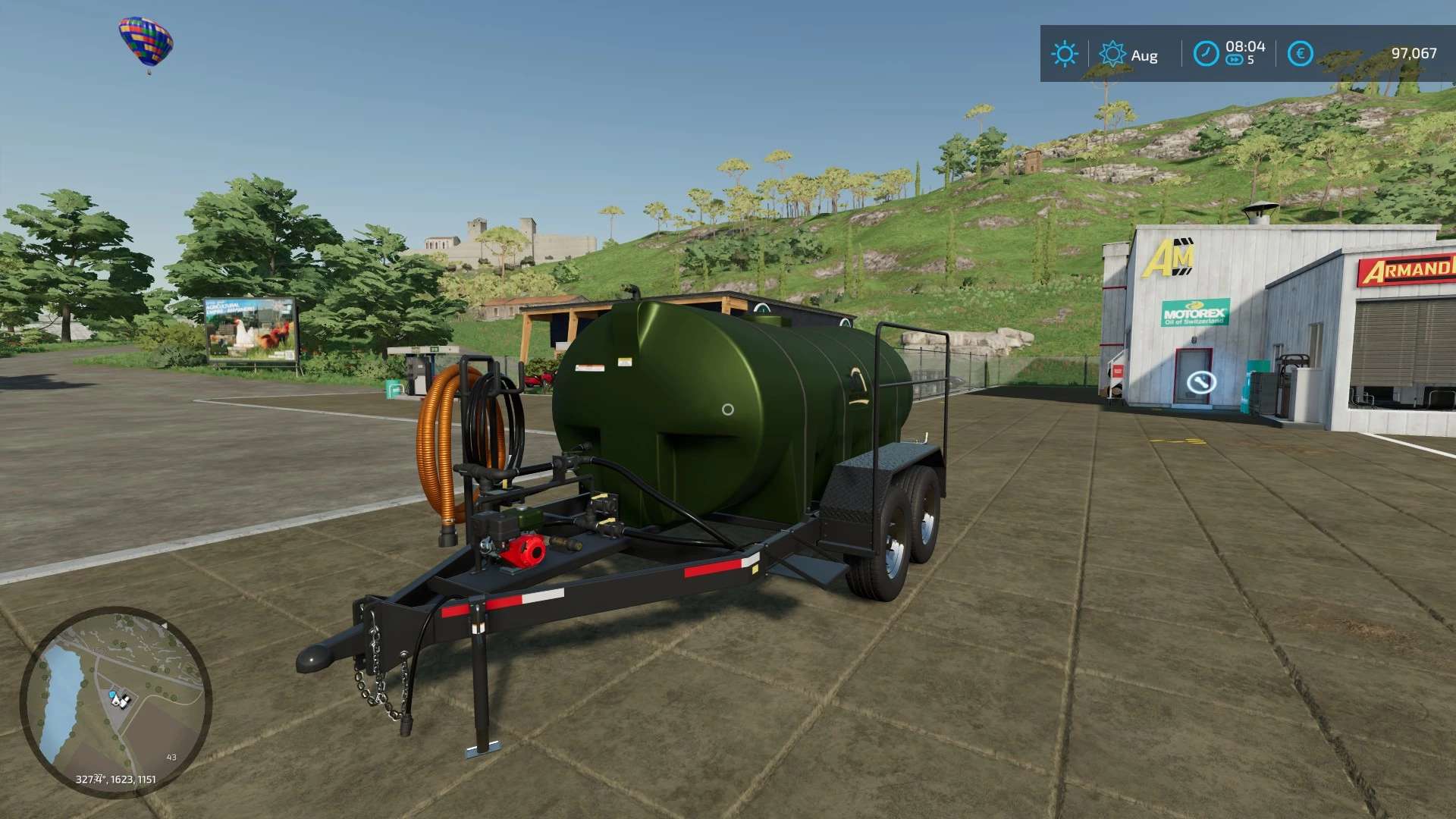This screenshot has width=1456, height=819.
Task: Click the euro money icon
Action: click(x=1300, y=54)
